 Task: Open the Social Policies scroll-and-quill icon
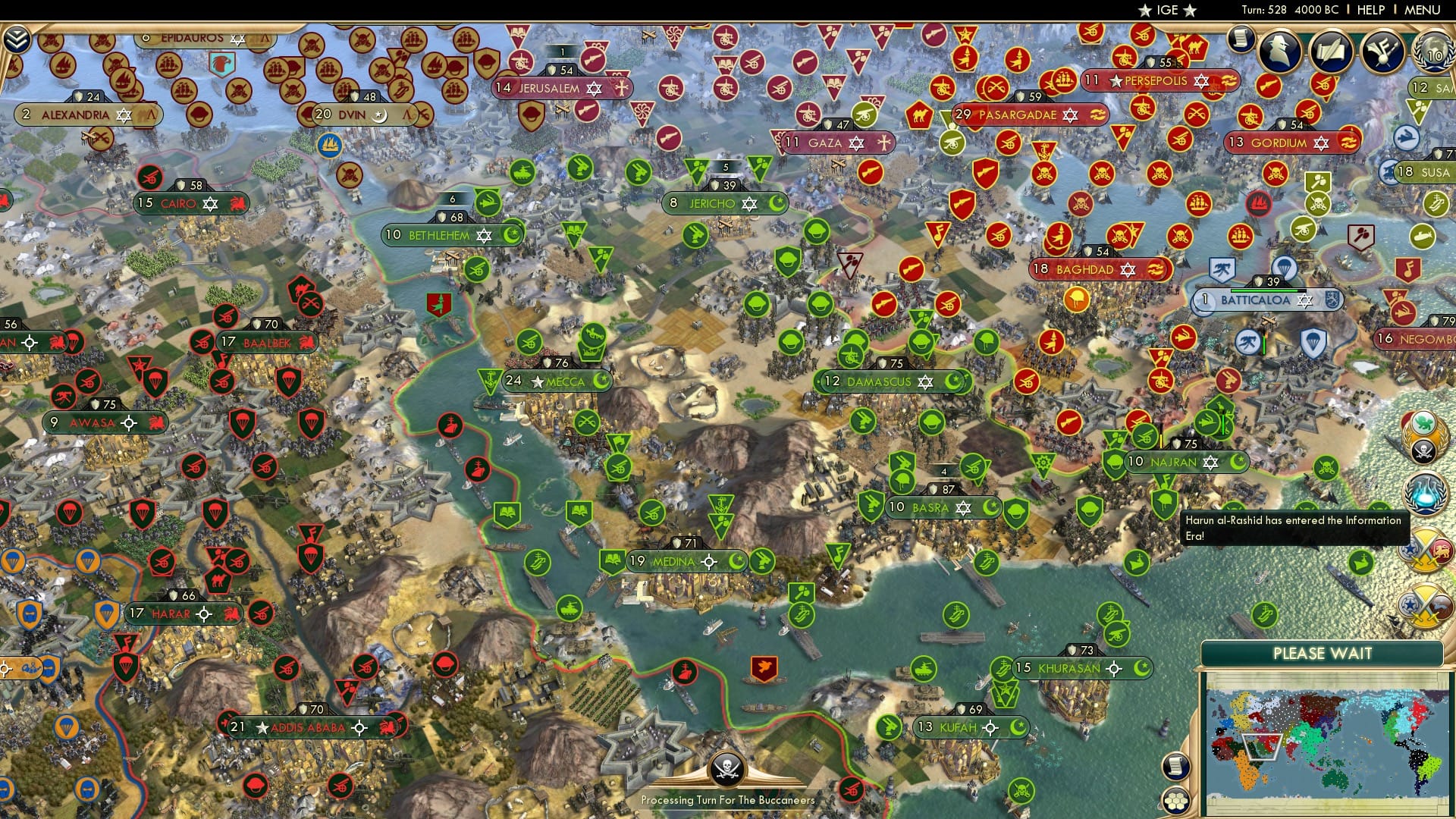1329,52
